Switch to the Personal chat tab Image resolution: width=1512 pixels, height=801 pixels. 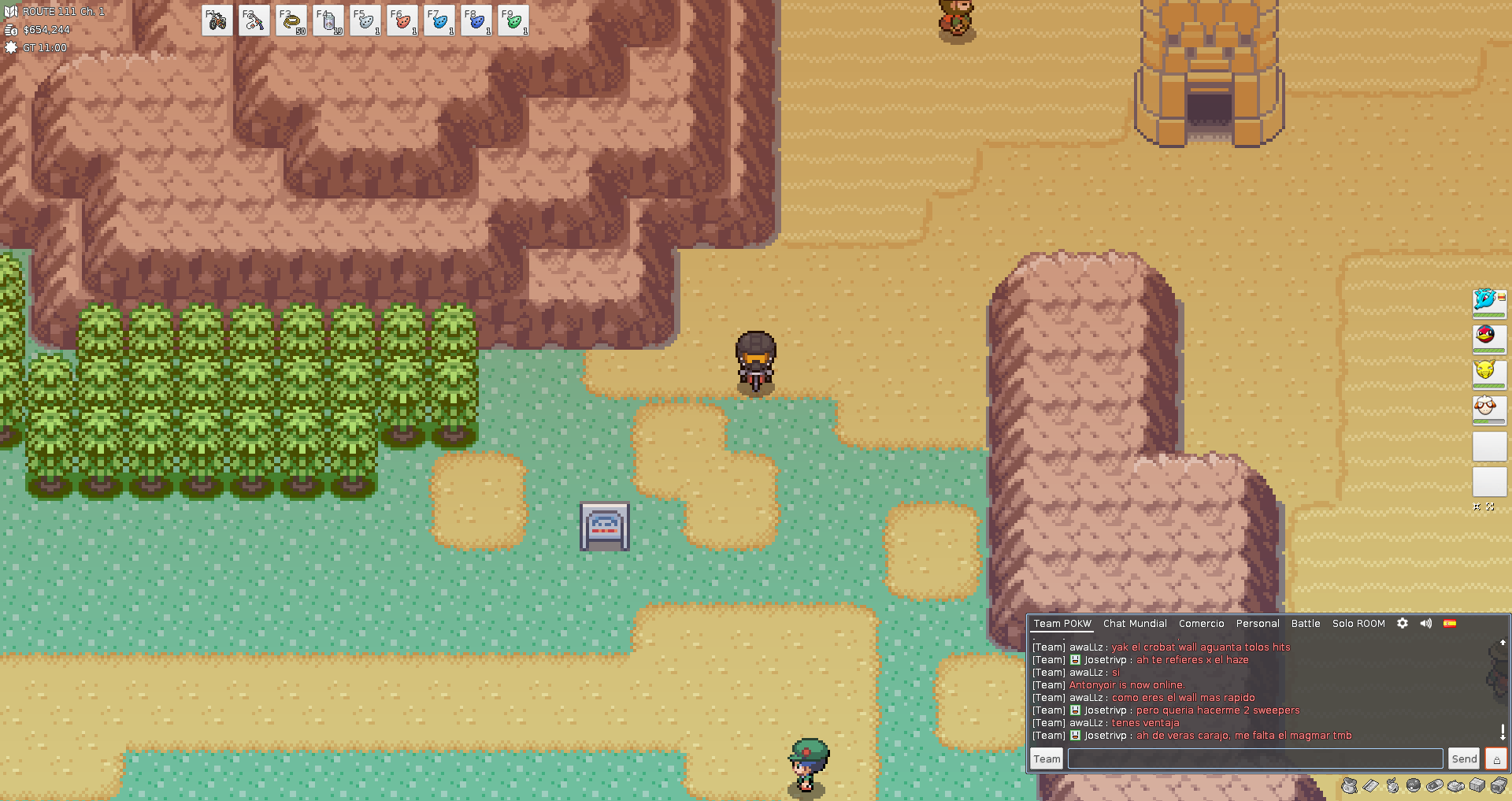tap(1258, 624)
